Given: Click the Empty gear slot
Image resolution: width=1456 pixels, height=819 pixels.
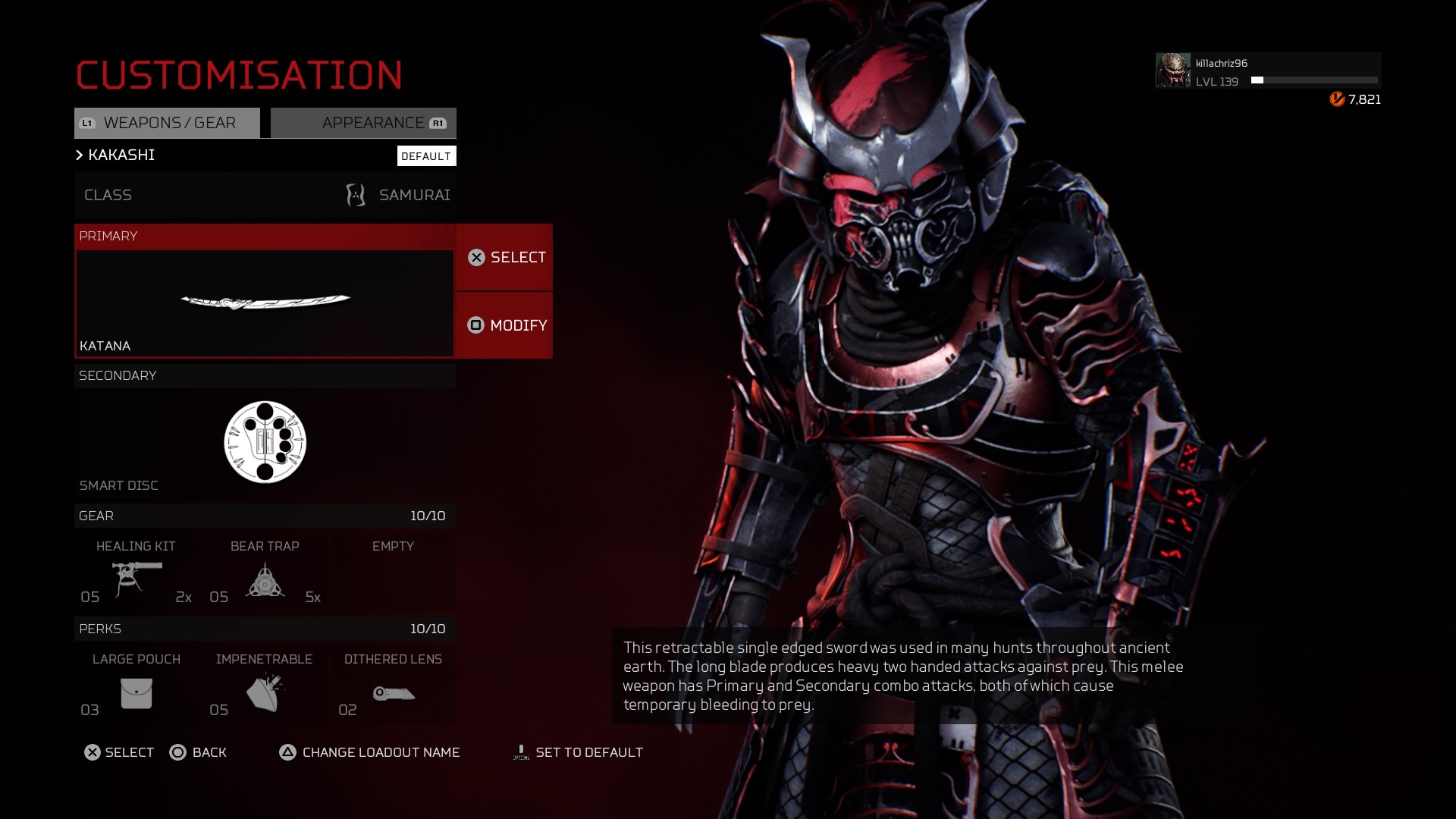Looking at the screenshot, I should (393, 574).
